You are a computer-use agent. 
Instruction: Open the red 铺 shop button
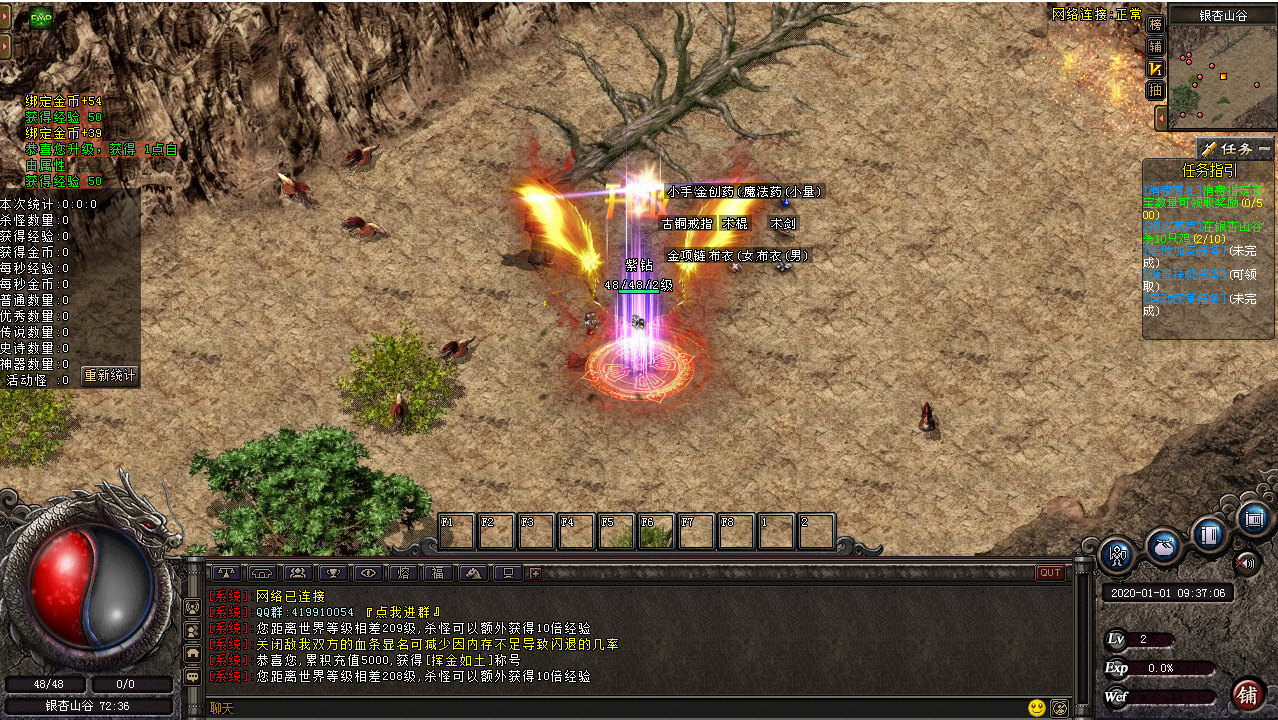point(1247,694)
